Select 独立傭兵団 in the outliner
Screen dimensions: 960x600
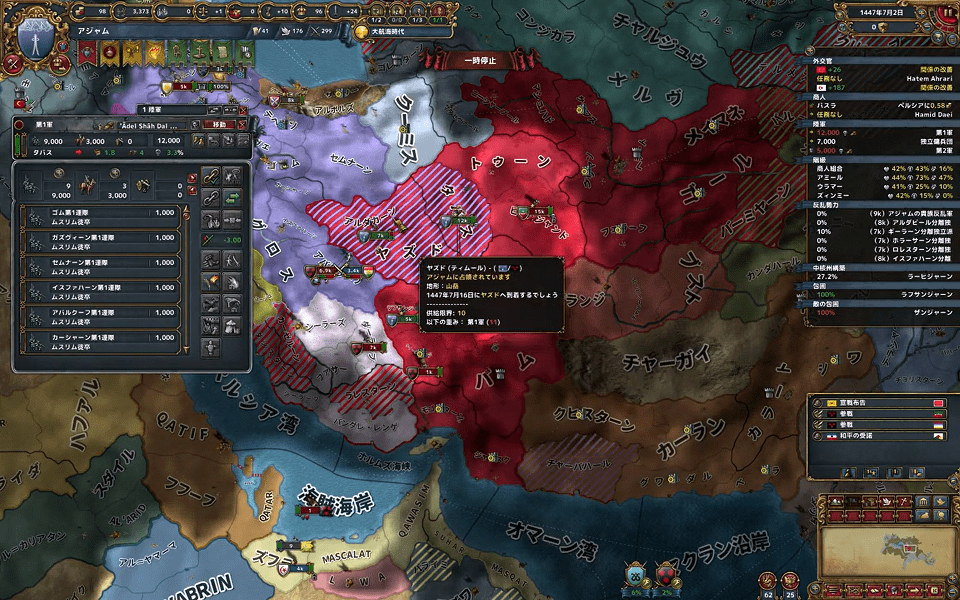tap(880, 141)
